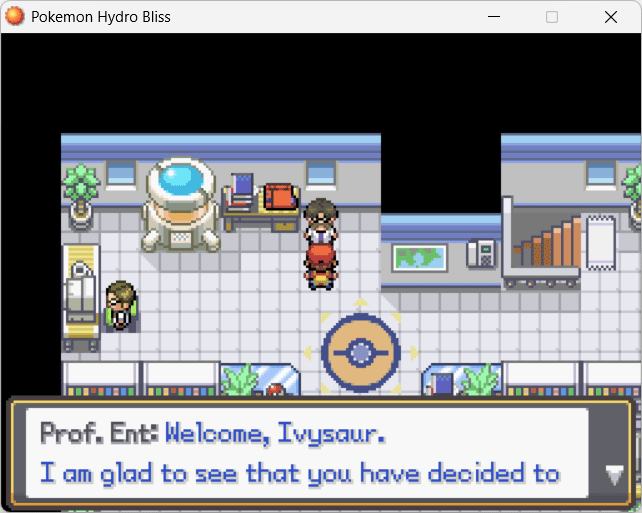Image resolution: width=642 pixels, height=513 pixels.
Task: Close the Pokemon Hydro Bliss window
Action: pyautogui.click(x=610, y=17)
